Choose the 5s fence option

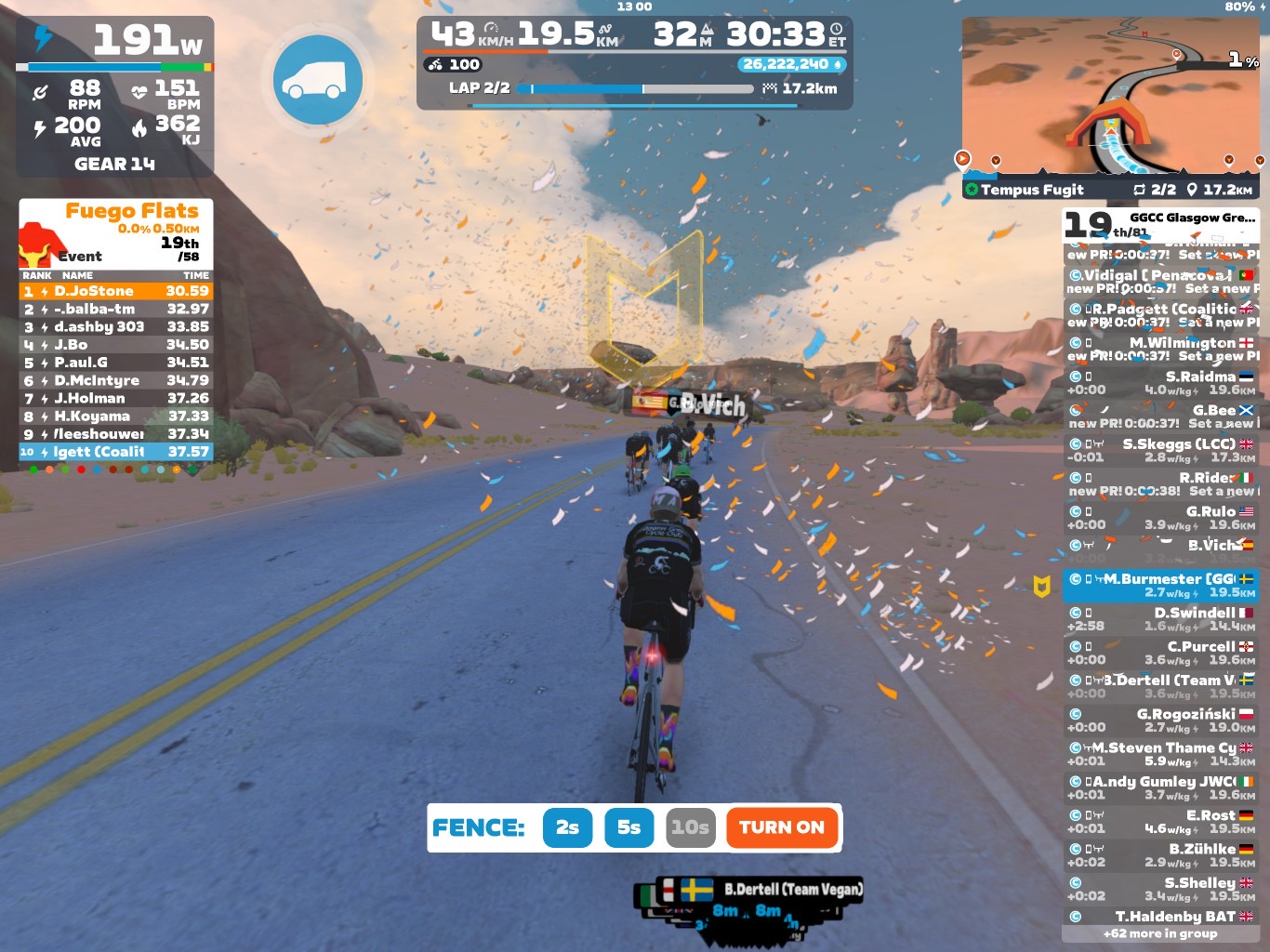point(628,827)
